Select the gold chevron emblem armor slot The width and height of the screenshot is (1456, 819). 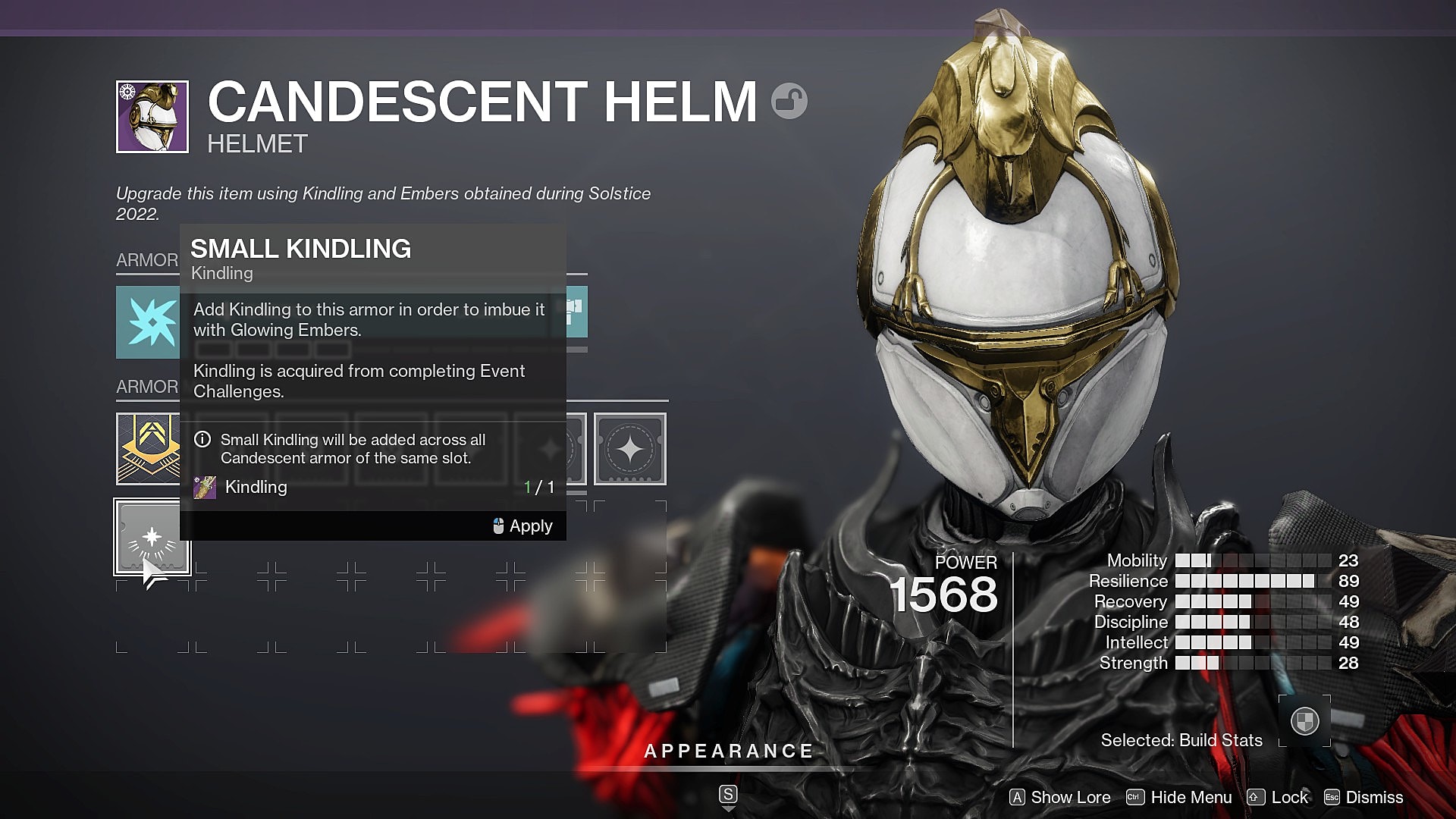click(x=148, y=449)
